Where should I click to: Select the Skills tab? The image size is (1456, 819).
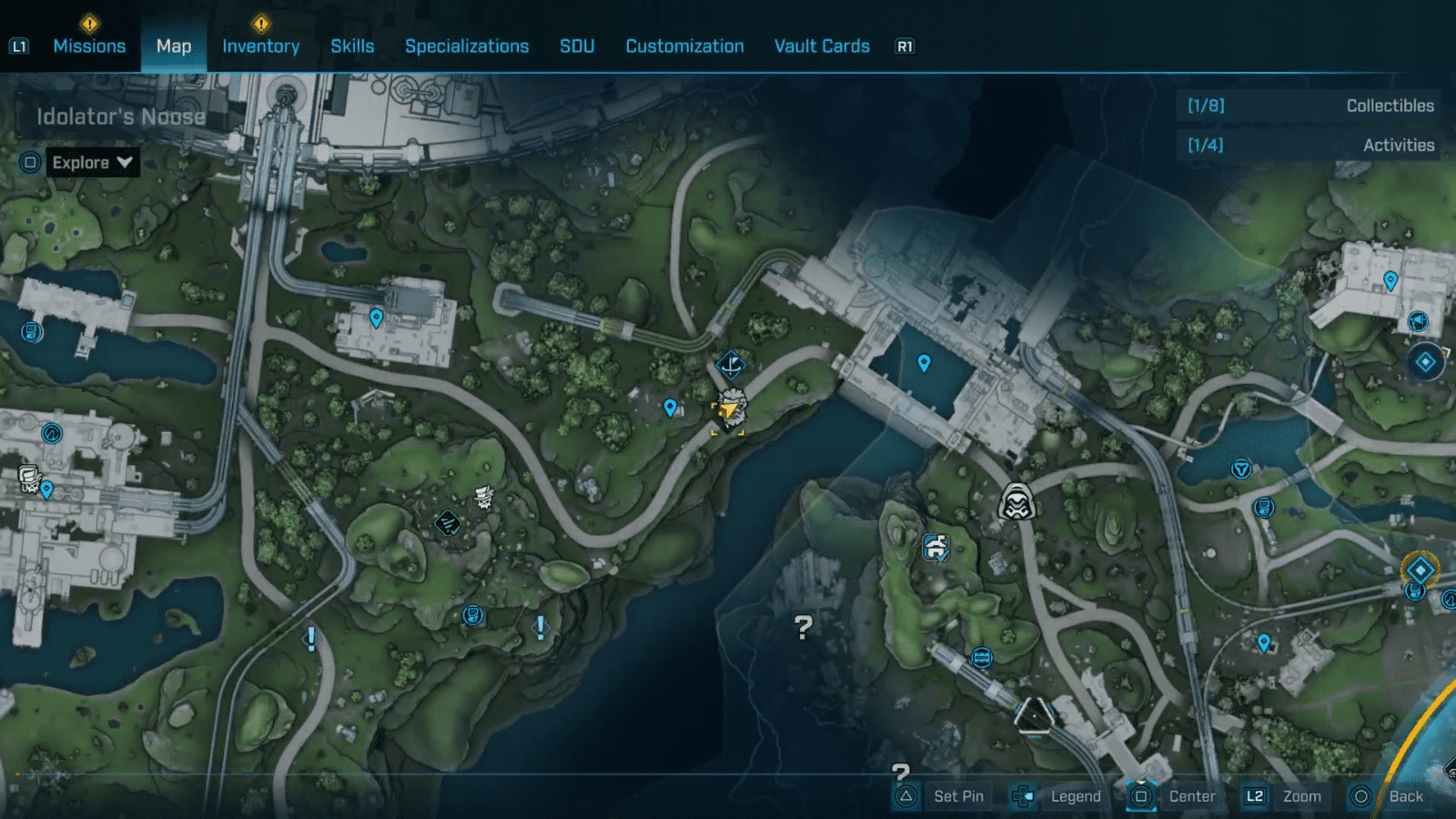tap(352, 46)
